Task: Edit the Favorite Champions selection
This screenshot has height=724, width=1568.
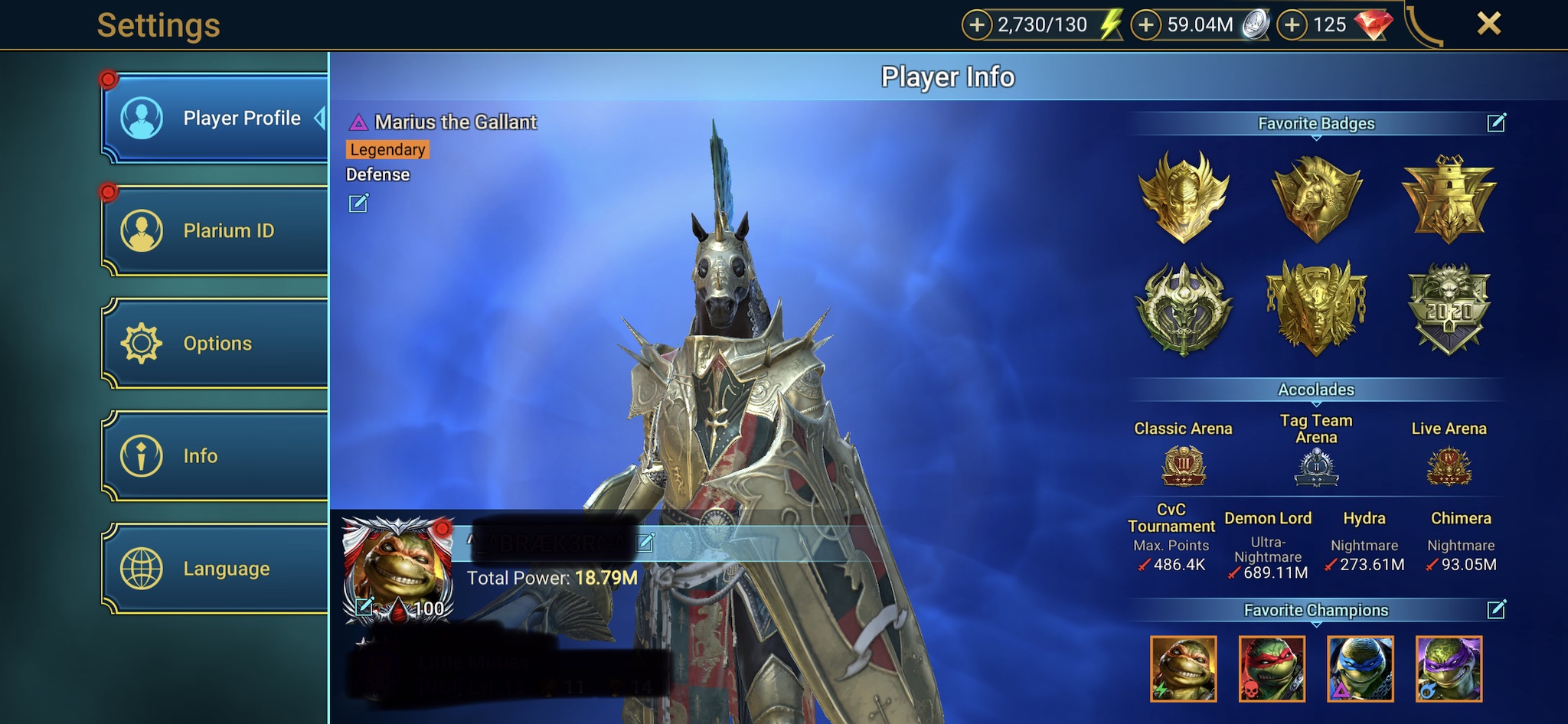Action: (x=1496, y=609)
